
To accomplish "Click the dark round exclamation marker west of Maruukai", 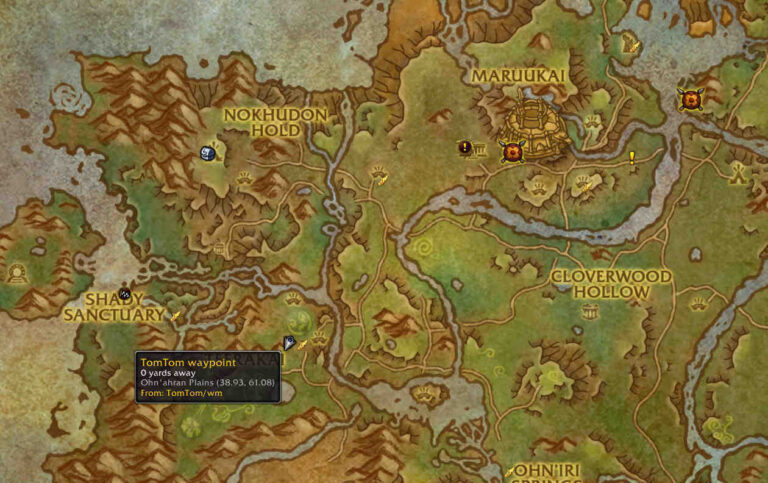I will click(x=465, y=148).
